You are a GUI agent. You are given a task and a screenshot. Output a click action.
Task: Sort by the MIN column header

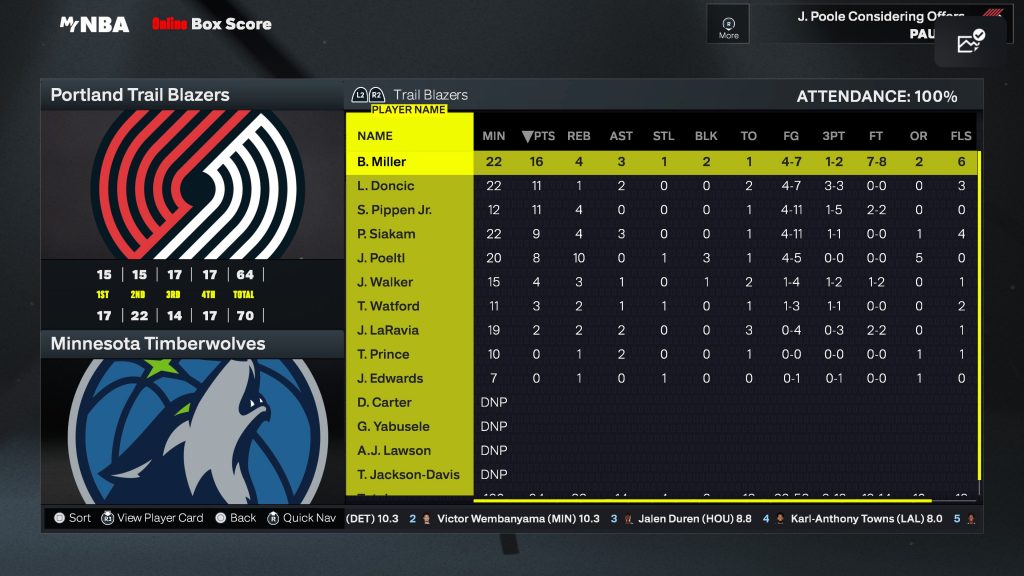(x=494, y=136)
